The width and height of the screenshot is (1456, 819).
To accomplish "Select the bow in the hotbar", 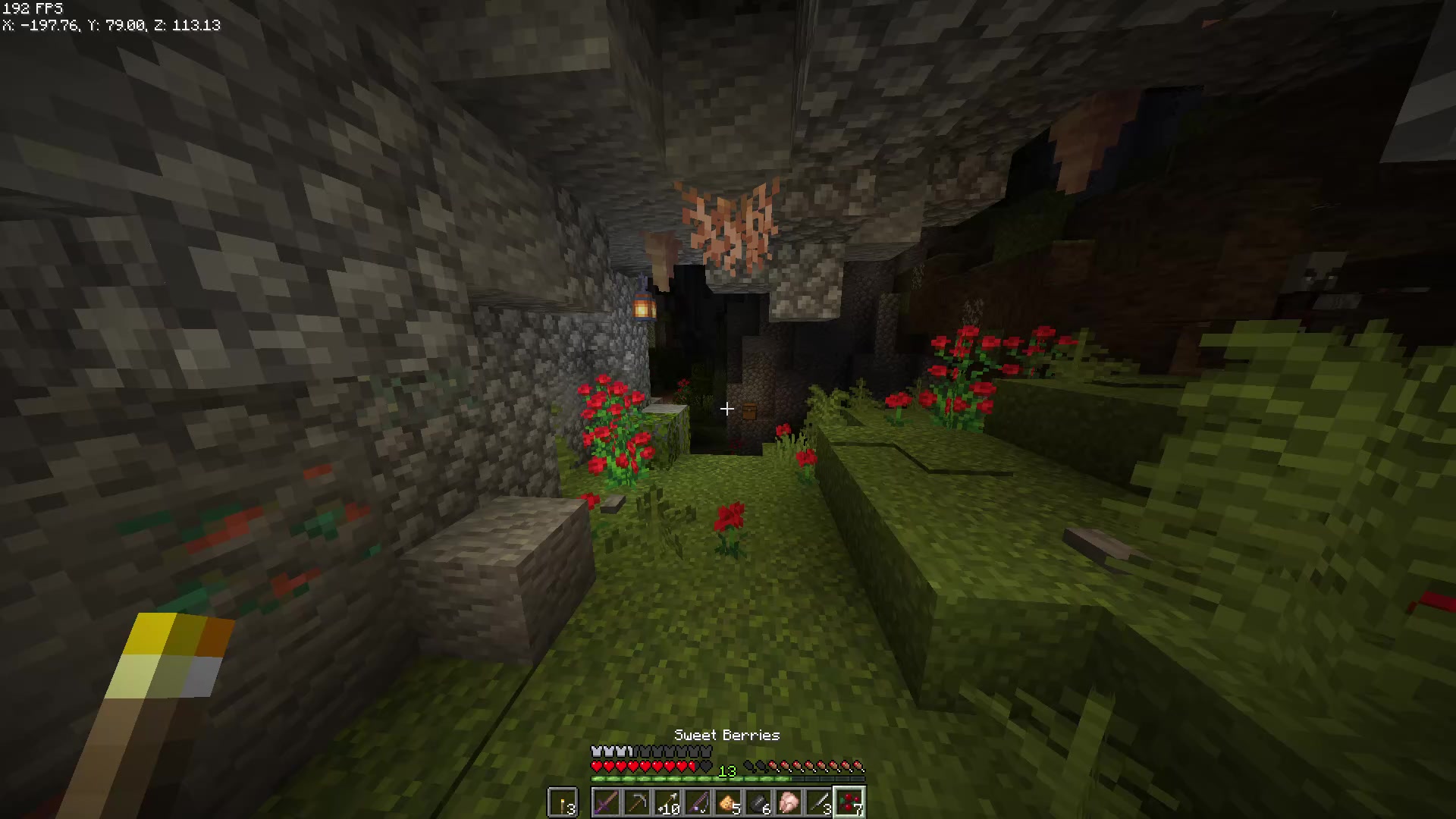I will [698, 802].
